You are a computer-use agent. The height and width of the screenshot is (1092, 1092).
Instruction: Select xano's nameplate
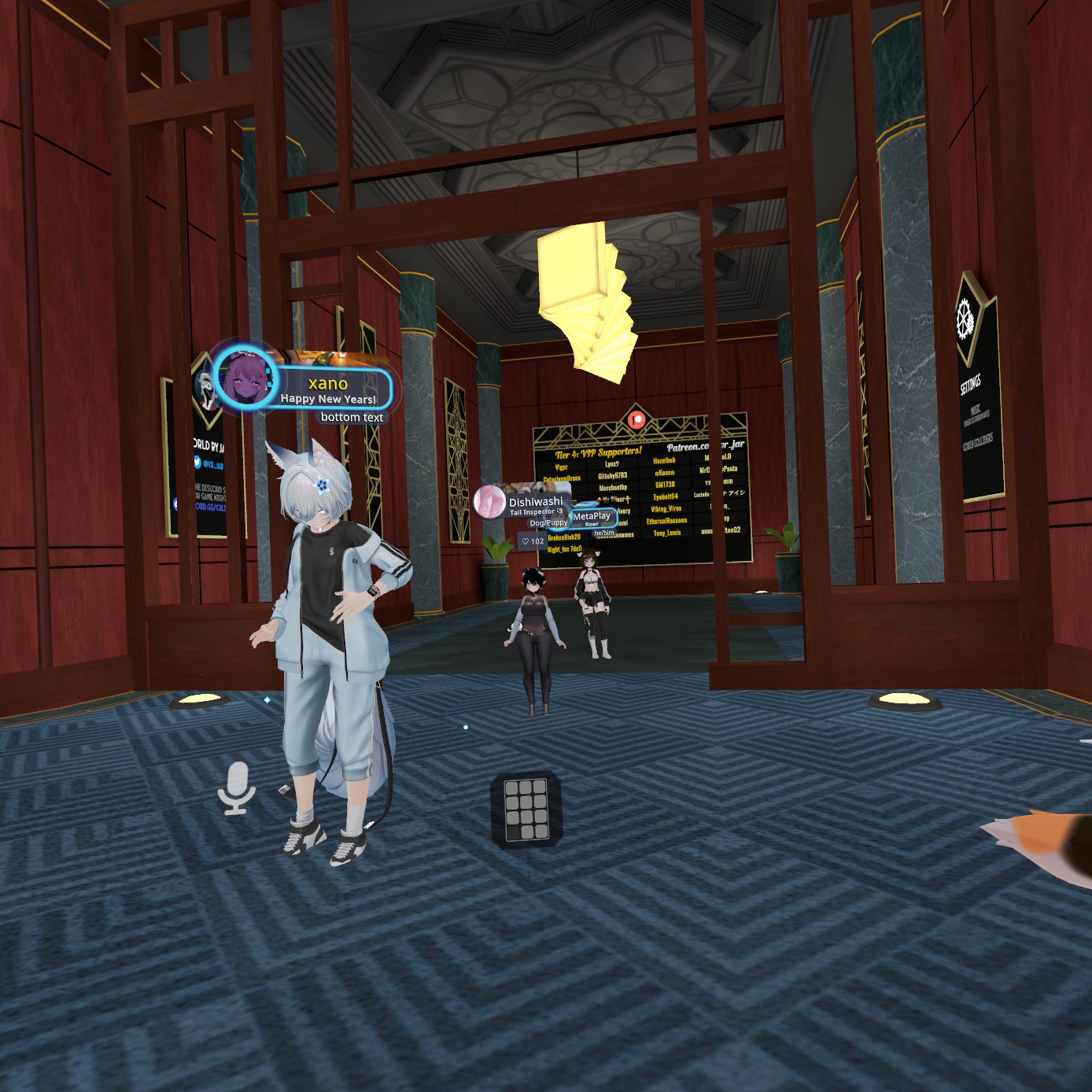(329, 389)
